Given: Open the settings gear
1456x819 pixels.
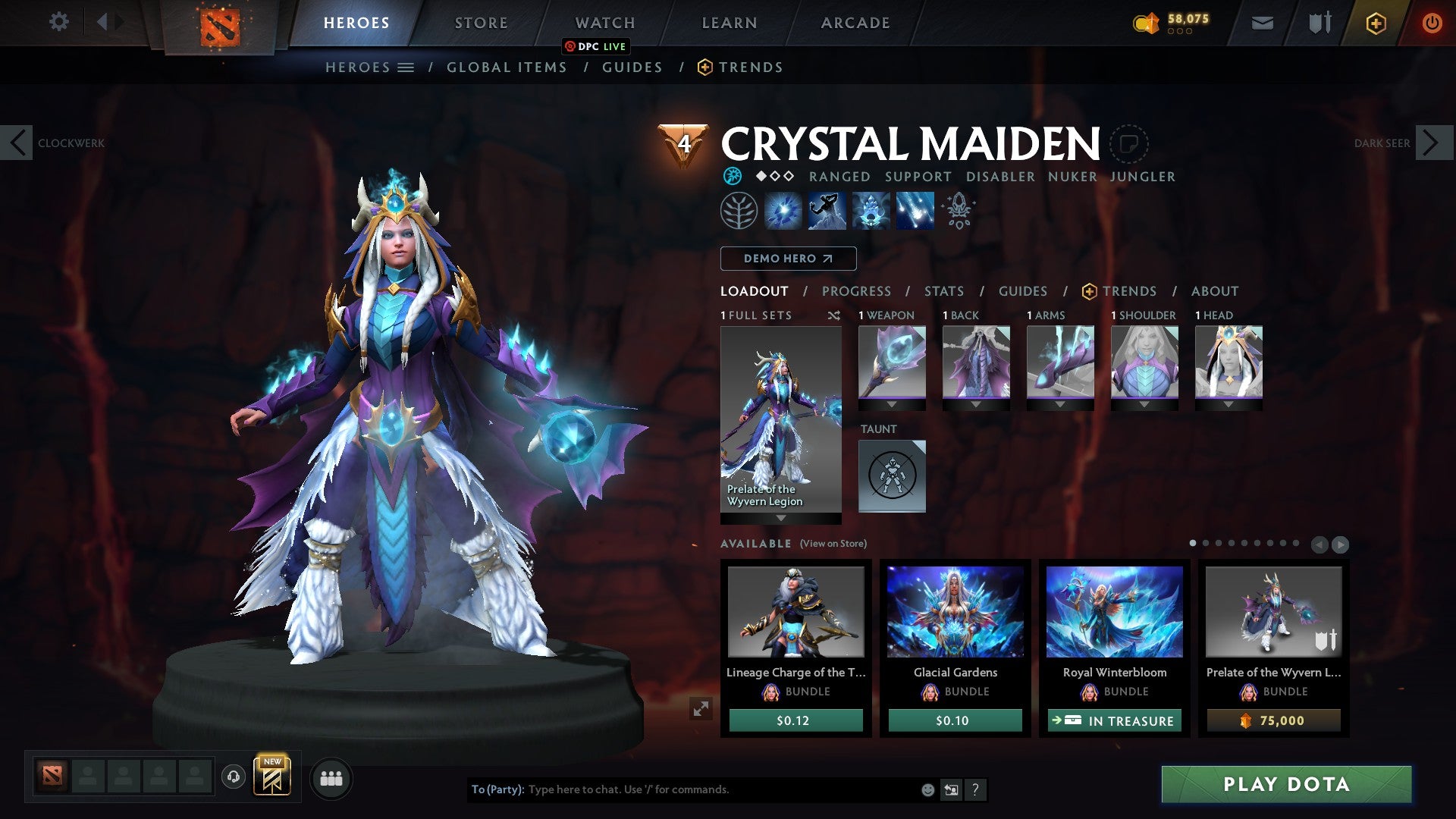Looking at the screenshot, I should click(x=59, y=21).
